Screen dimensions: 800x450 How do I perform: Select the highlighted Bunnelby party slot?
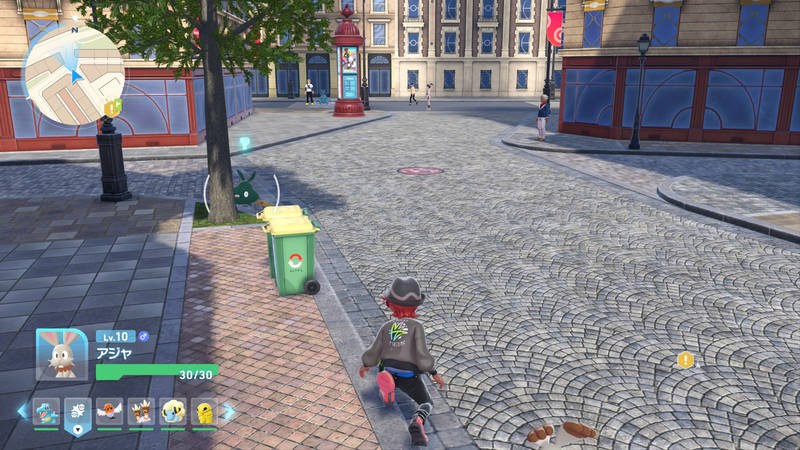[78, 413]
